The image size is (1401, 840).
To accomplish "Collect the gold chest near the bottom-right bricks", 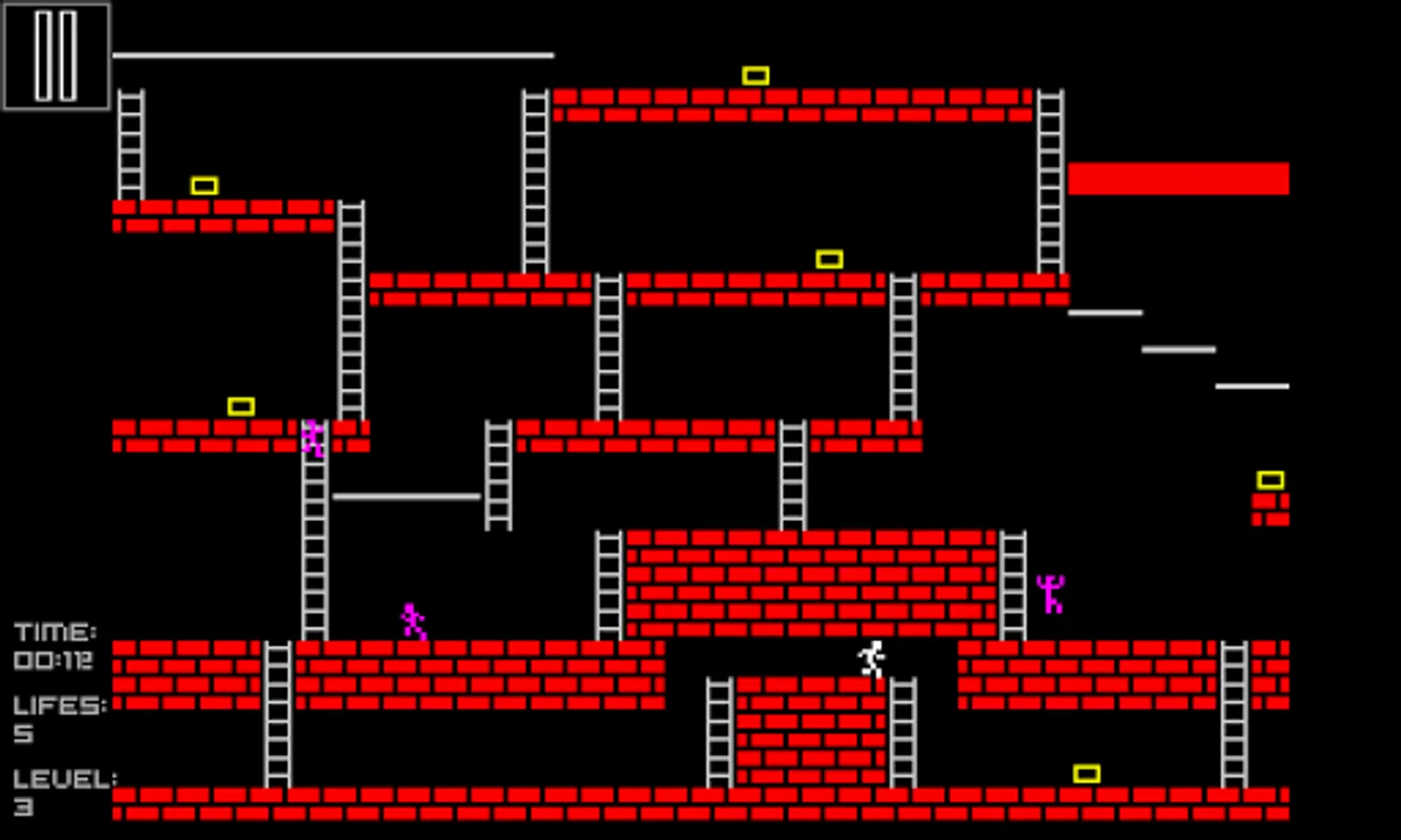I will click(x=1086, y=772).
